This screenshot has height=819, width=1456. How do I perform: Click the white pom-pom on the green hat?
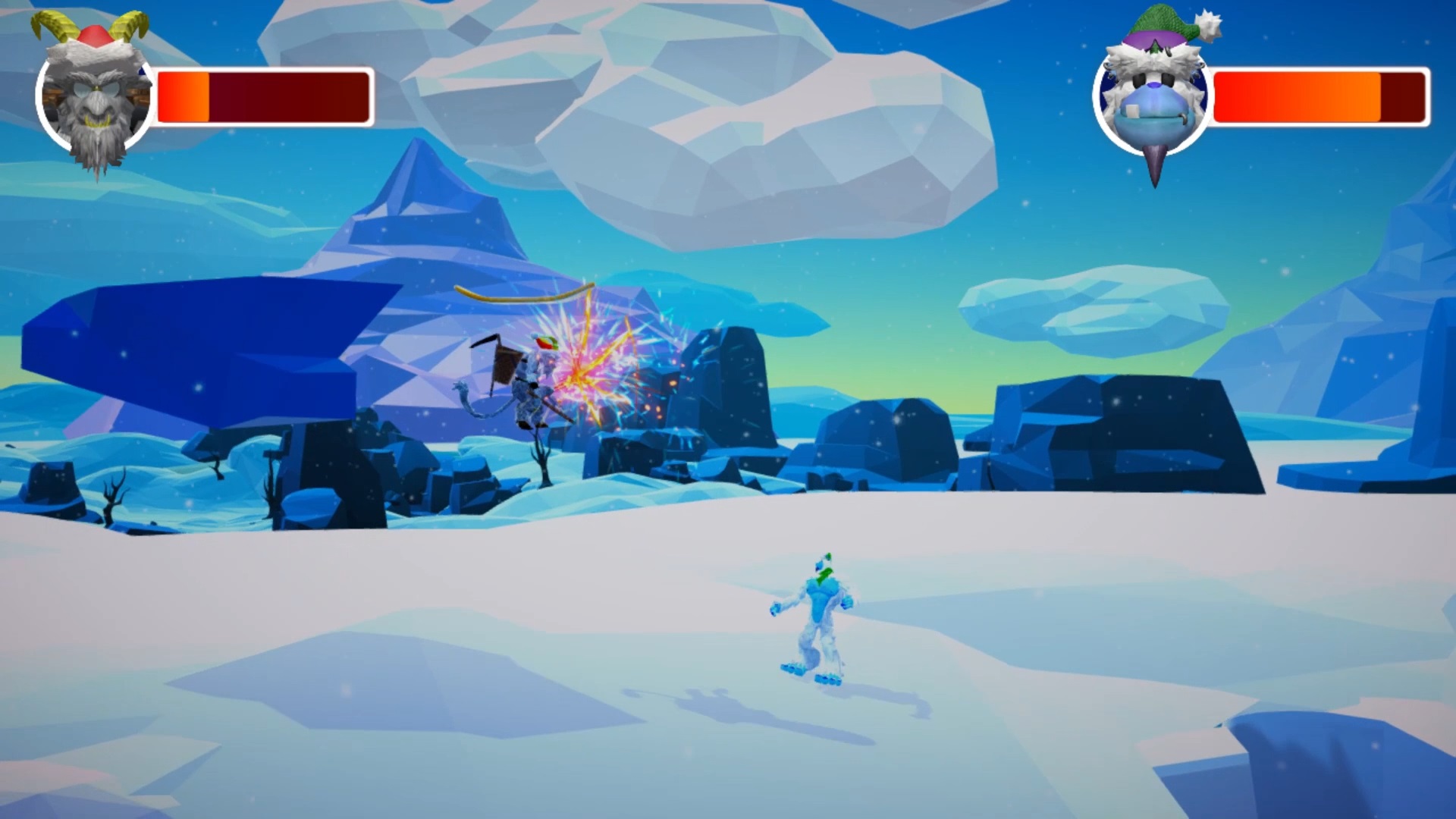pyautogui.click(x=1208, y=27)
